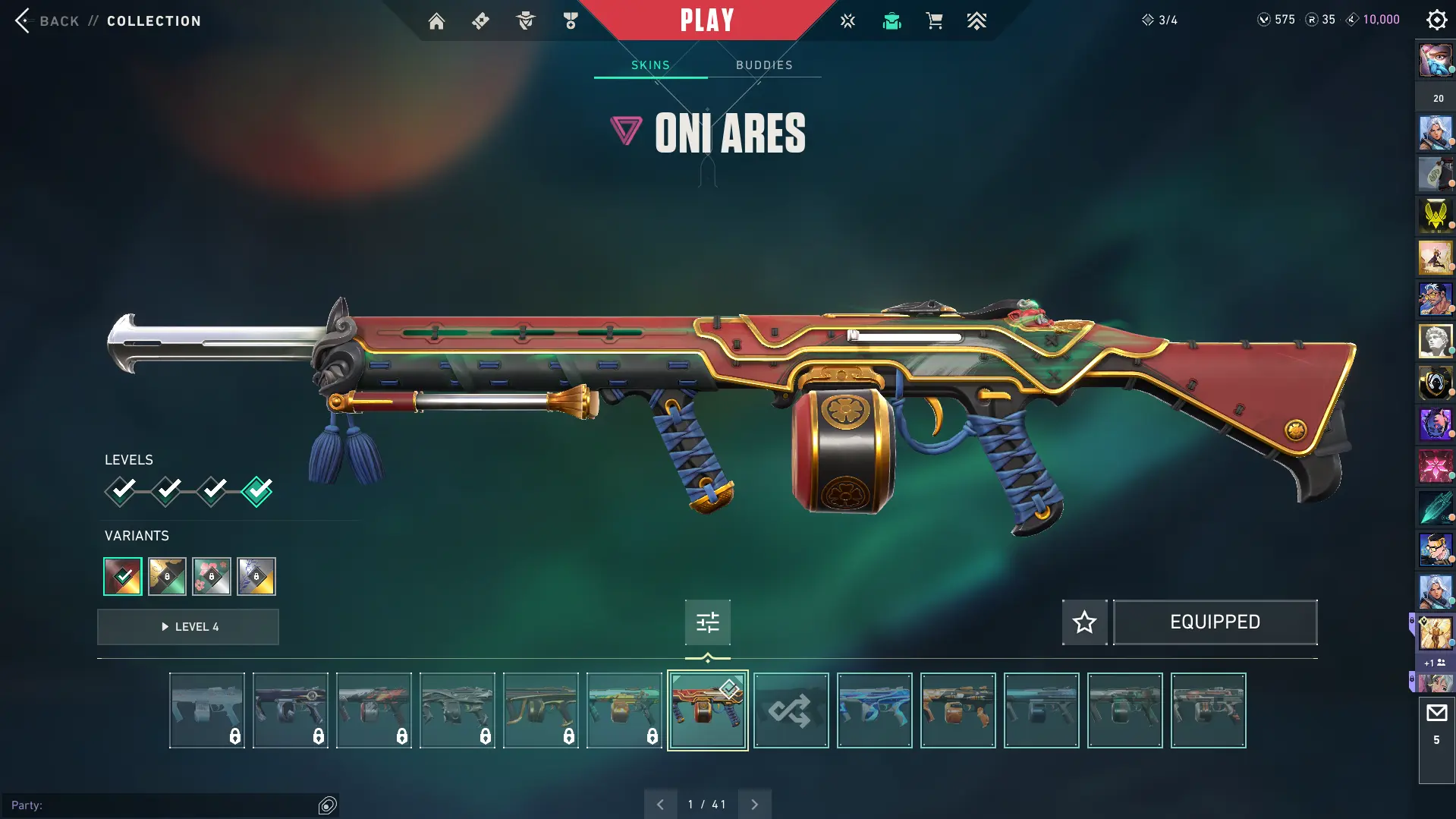The height and width of the screenshot is (819, 1456).
Task: Open the store cart icon
Action: (x=934, y=21)
